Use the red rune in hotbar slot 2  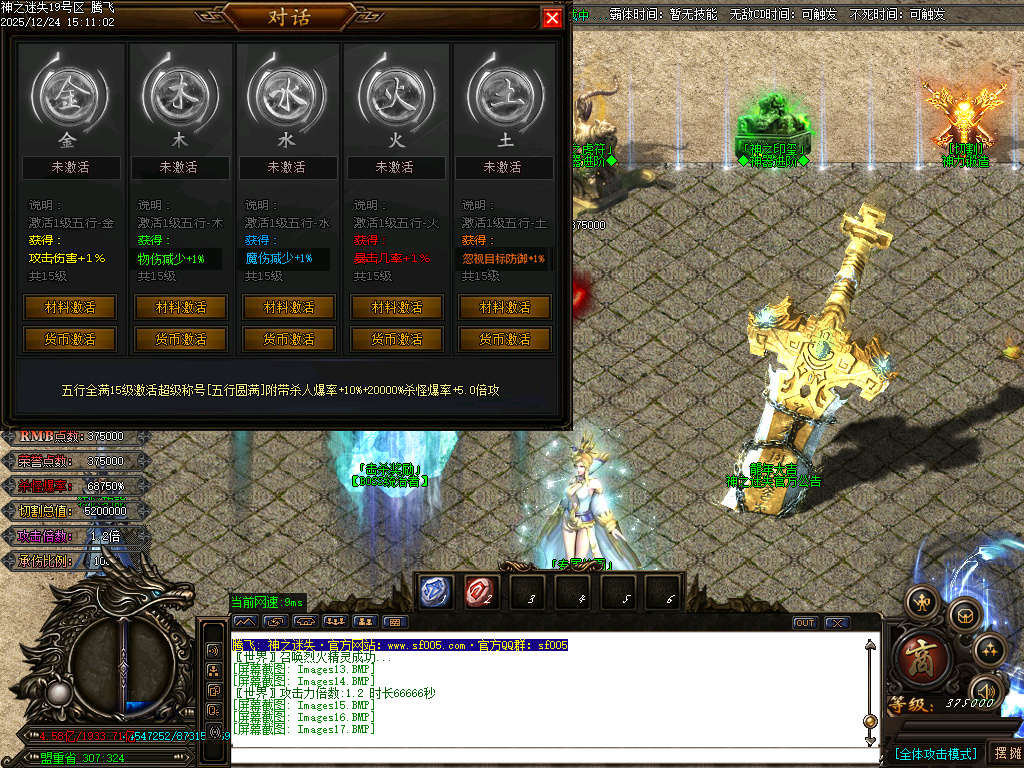(480, 591)
